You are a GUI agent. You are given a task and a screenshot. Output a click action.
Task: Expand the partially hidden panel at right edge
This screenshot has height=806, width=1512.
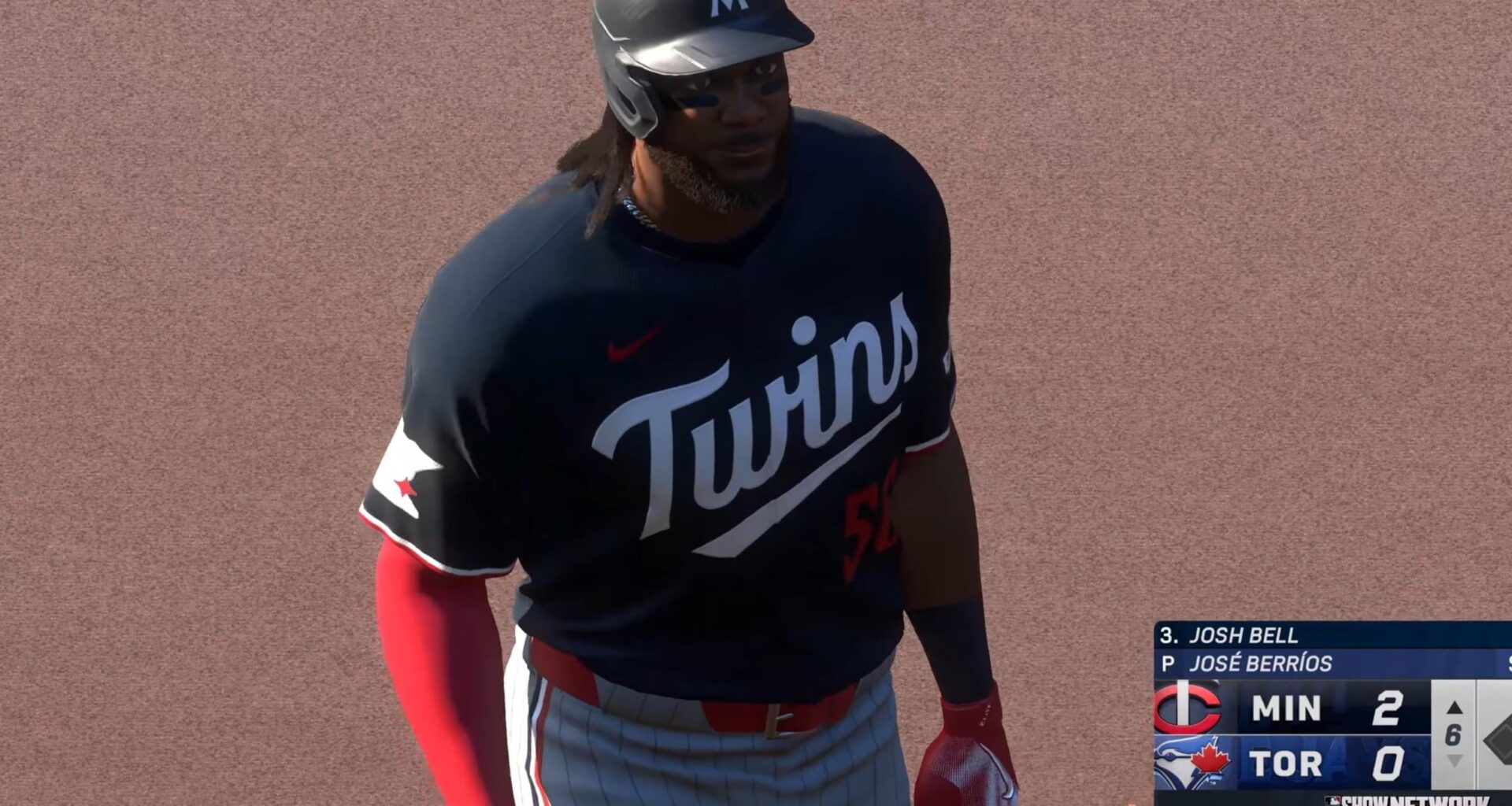click(x=1508, y=664)
